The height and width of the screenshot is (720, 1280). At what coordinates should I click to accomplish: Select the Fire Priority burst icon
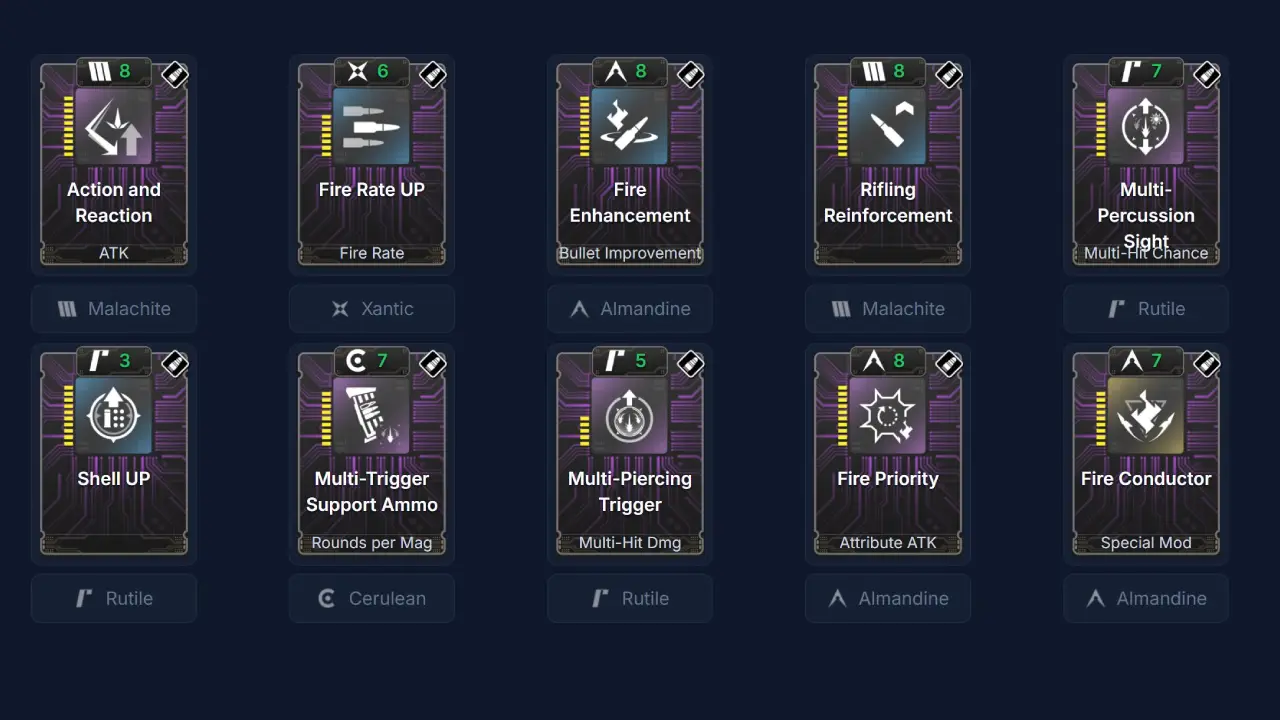(x=888, y=415)
